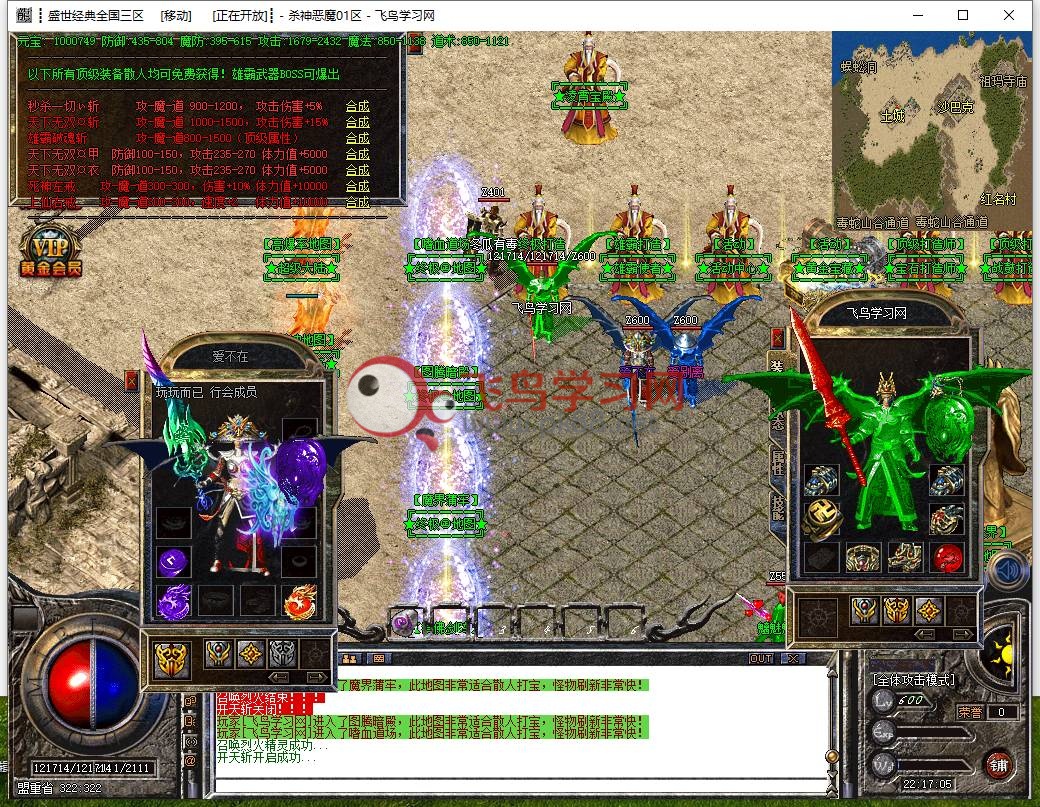Click 合成 for 秒杀一切の斩
Viewport: 1040px width, 807px height.
coord(357,106)
